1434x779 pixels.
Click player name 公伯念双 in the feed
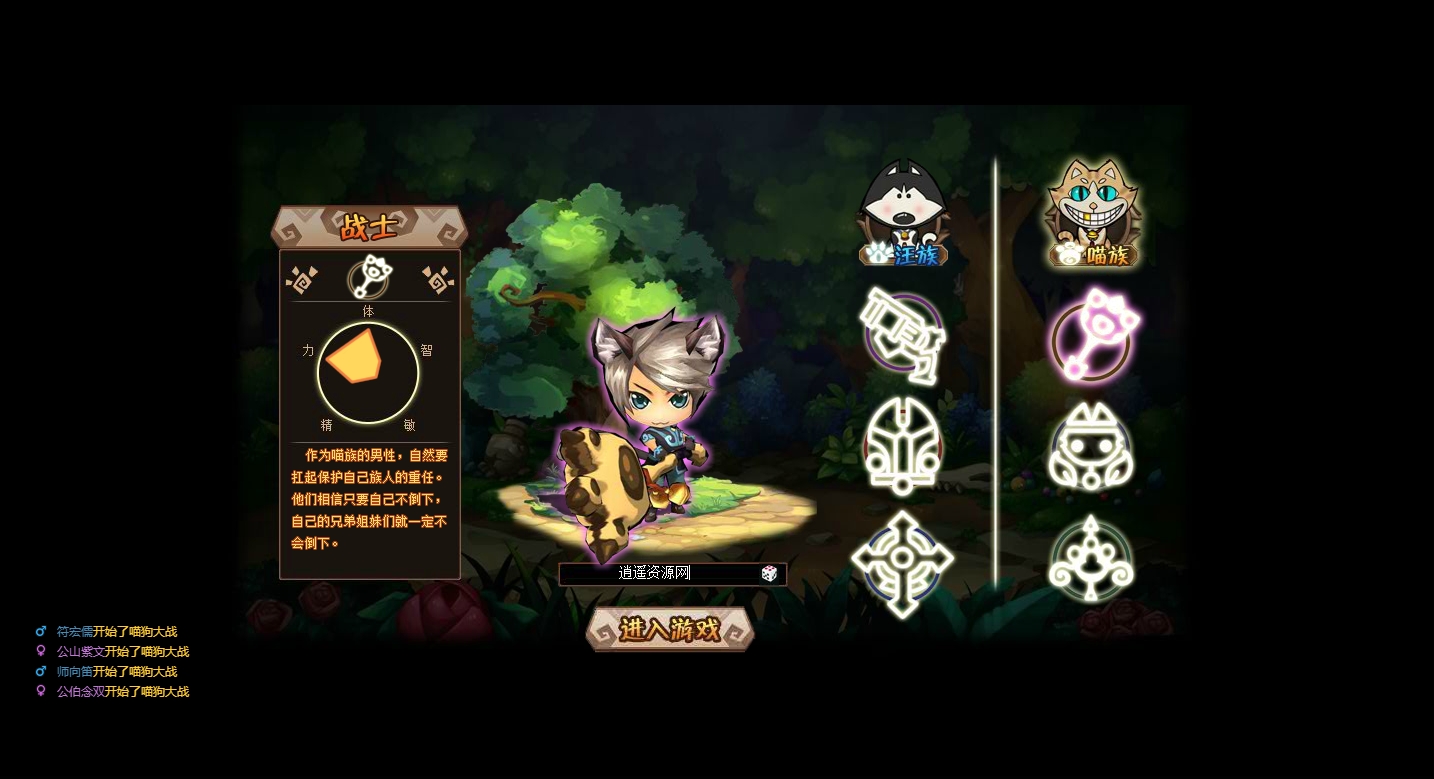[82, 691]
